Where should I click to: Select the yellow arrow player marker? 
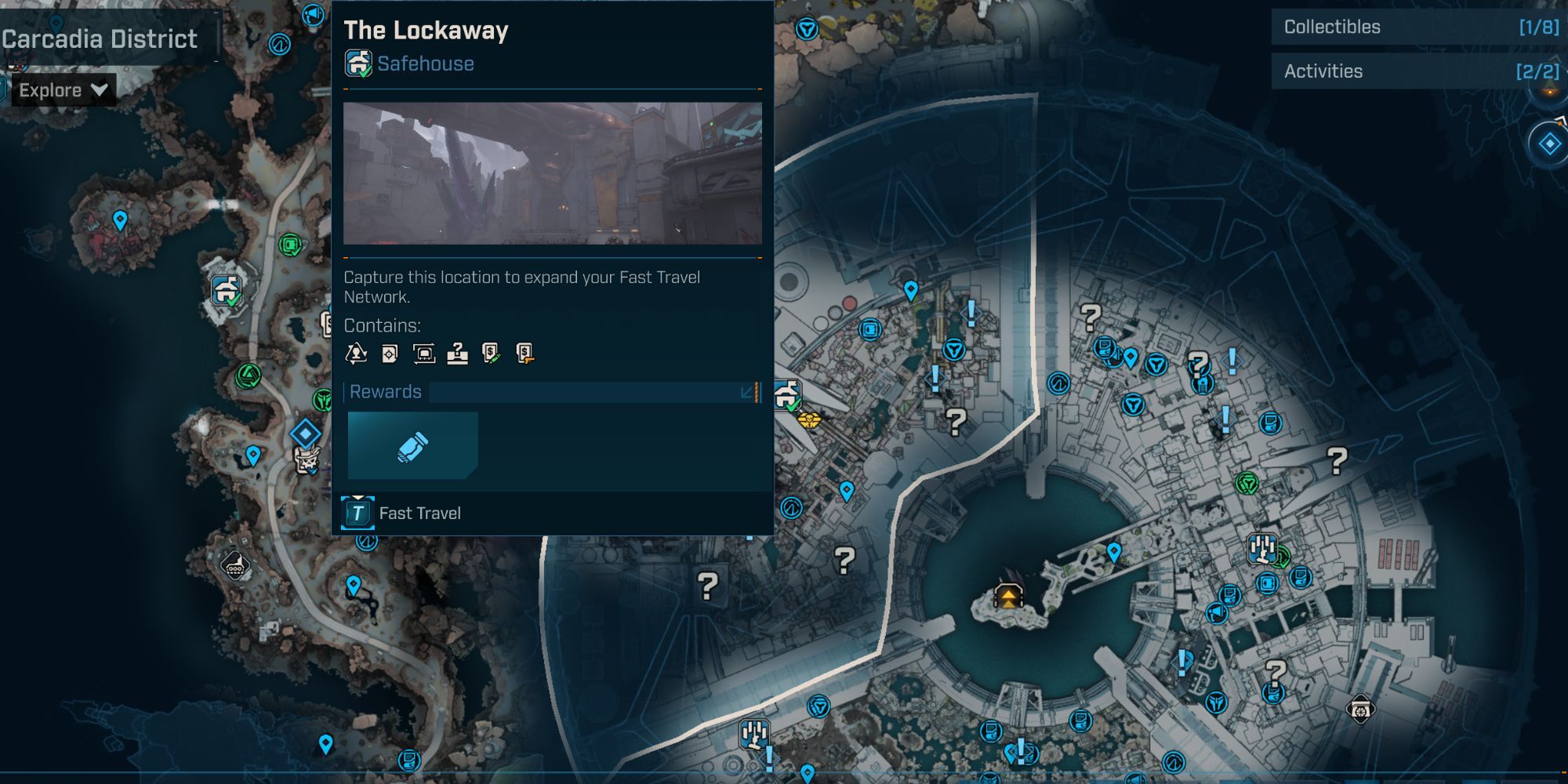(x=1008, y=597)
